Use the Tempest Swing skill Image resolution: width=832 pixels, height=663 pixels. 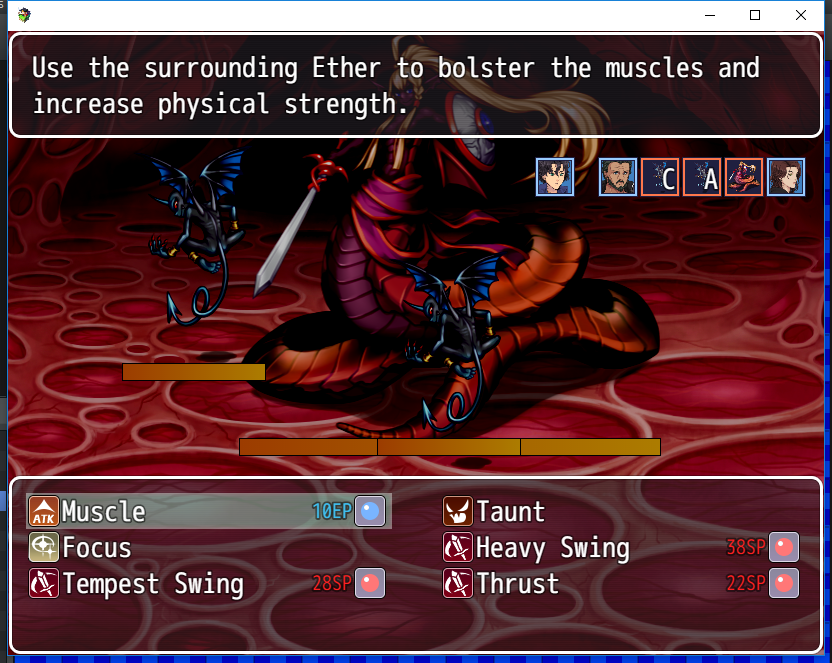[x=152, y=584]
